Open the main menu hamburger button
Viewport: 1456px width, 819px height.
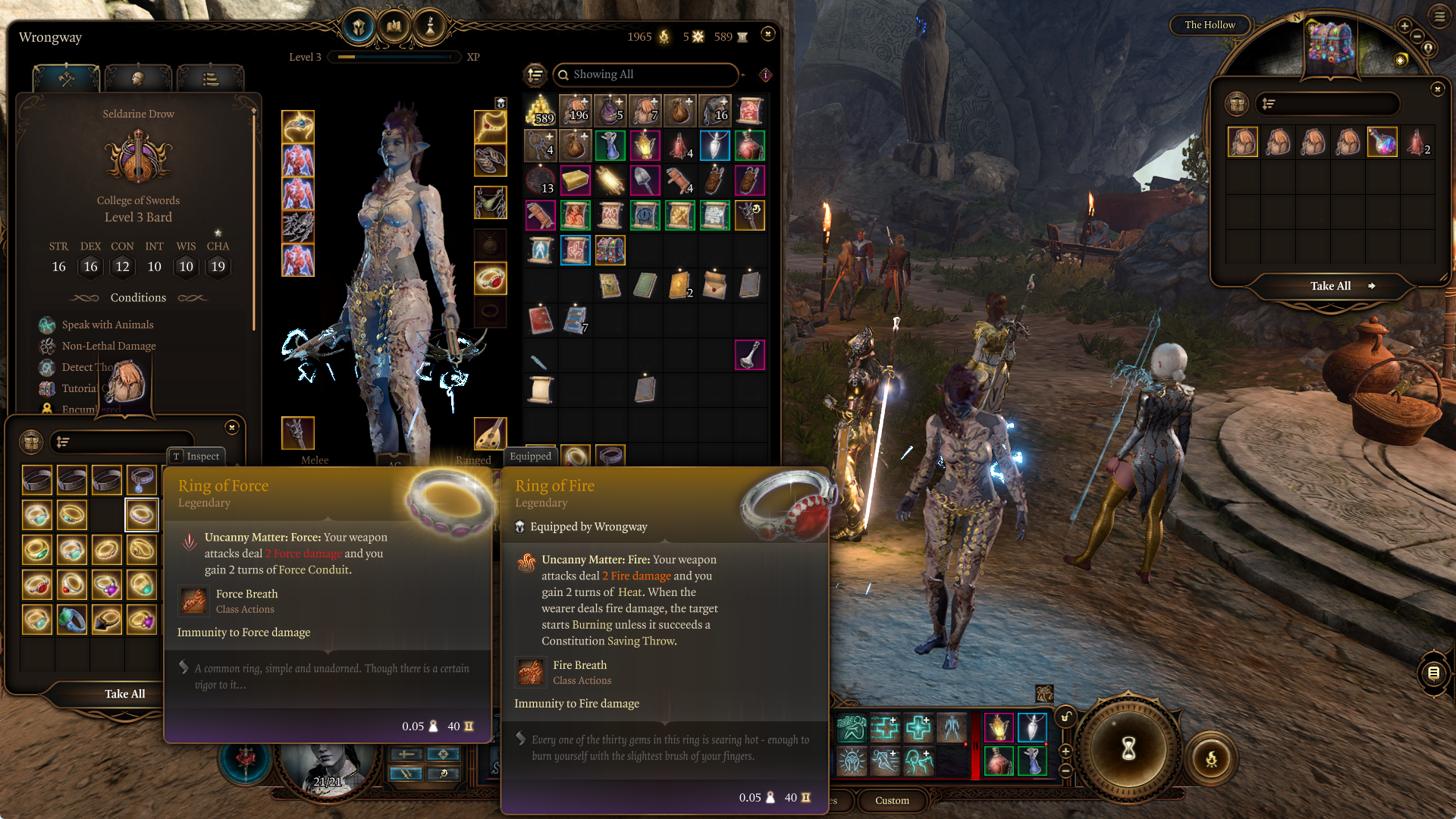[x=1440, y=16]
